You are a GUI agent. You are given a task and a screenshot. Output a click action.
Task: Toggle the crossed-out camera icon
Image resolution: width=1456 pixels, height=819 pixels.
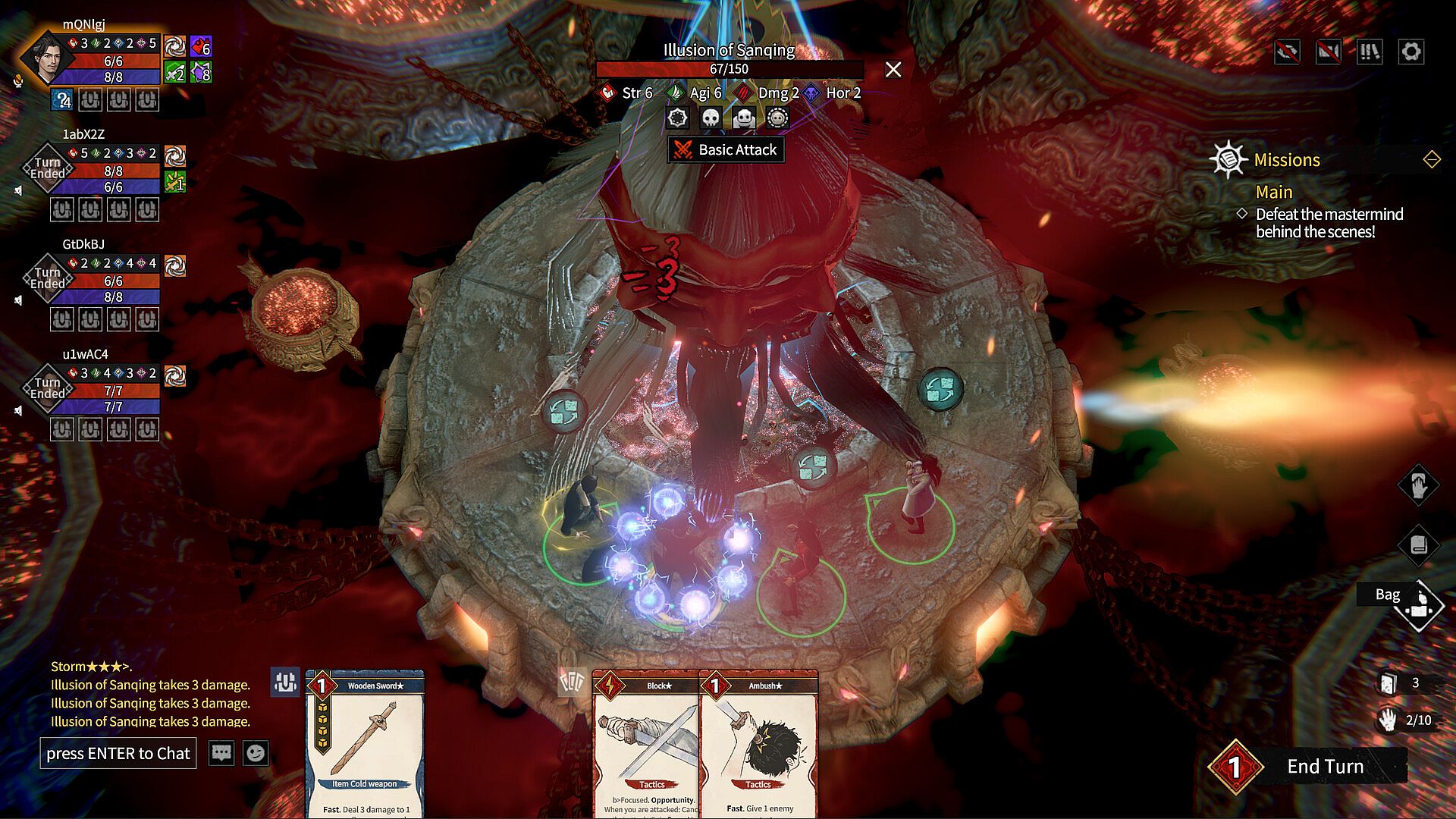pyautogui.click(x=1329, y=52)
